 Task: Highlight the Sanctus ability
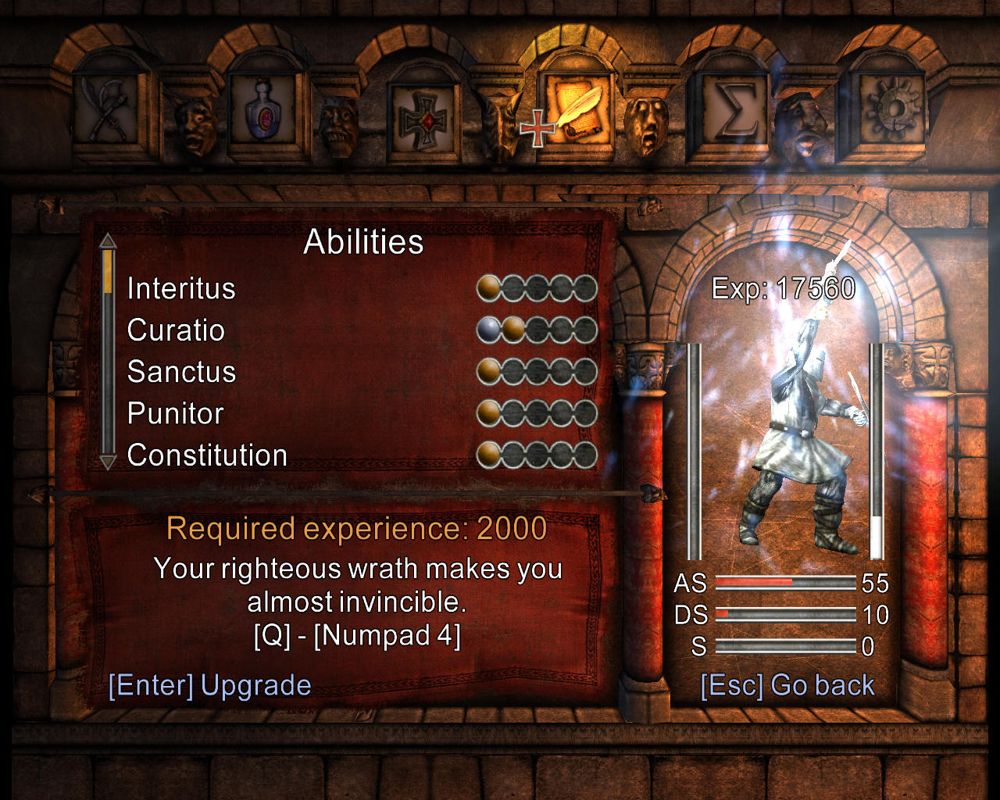point(181,372)
